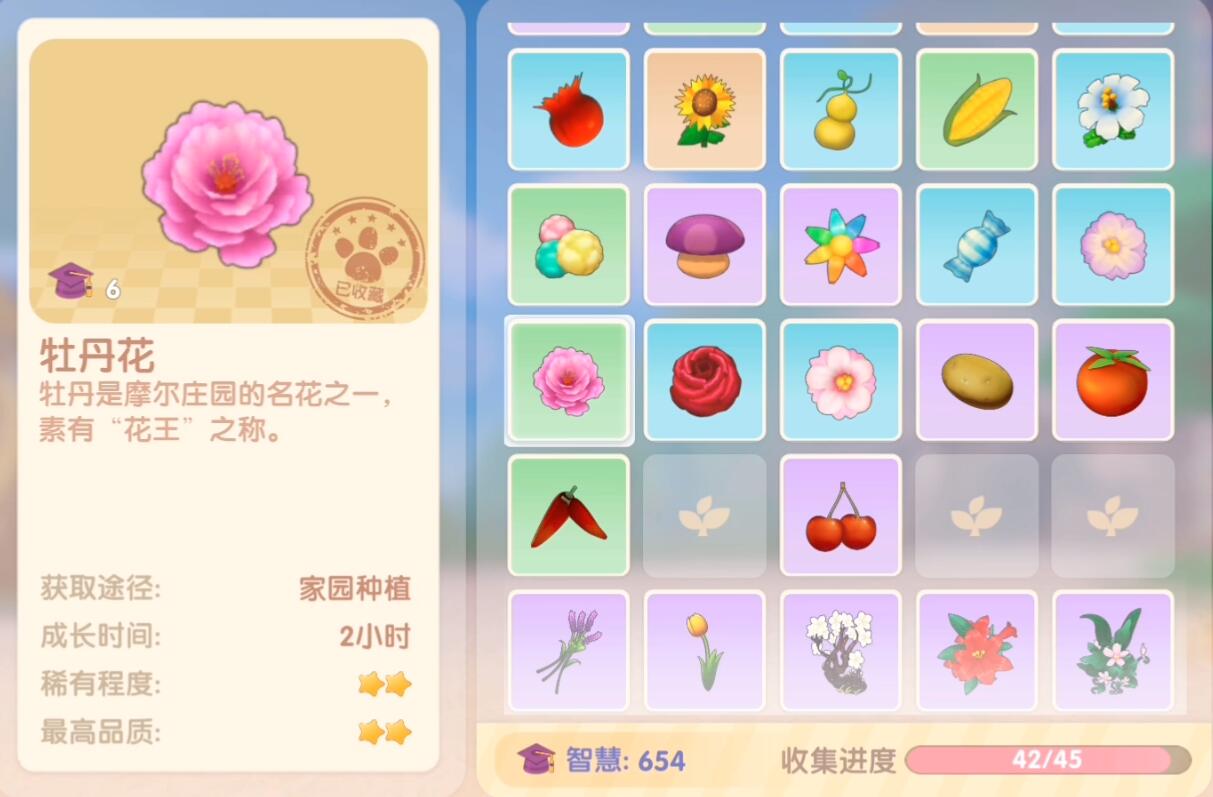Click the white flower with blue center
Viewport: 1213px width, 797px height.
point(1112,110)
